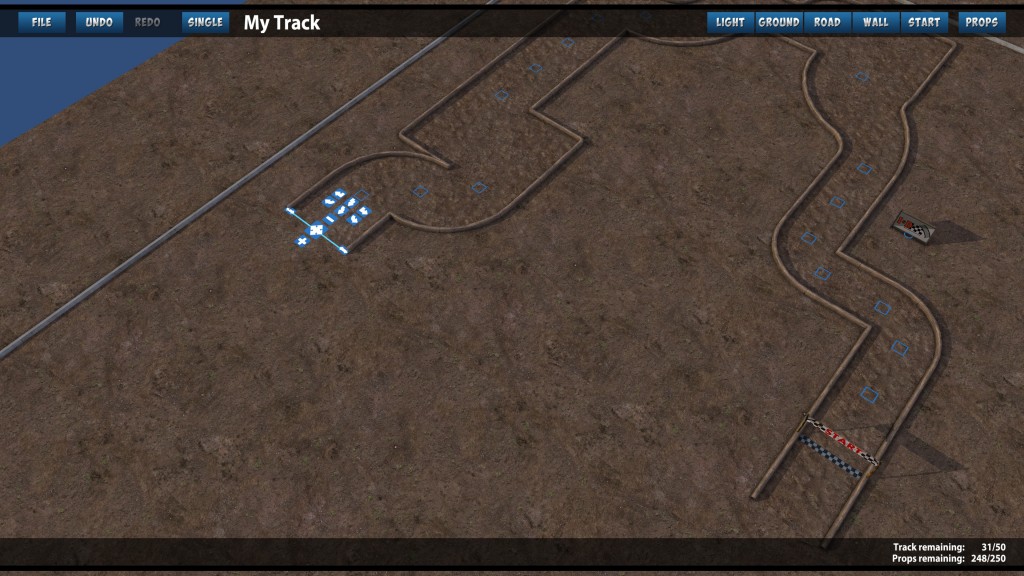The width and height of the screenshot is (1024, 576).
Task: Select the Ground editing tool
Action: (778, 22)
